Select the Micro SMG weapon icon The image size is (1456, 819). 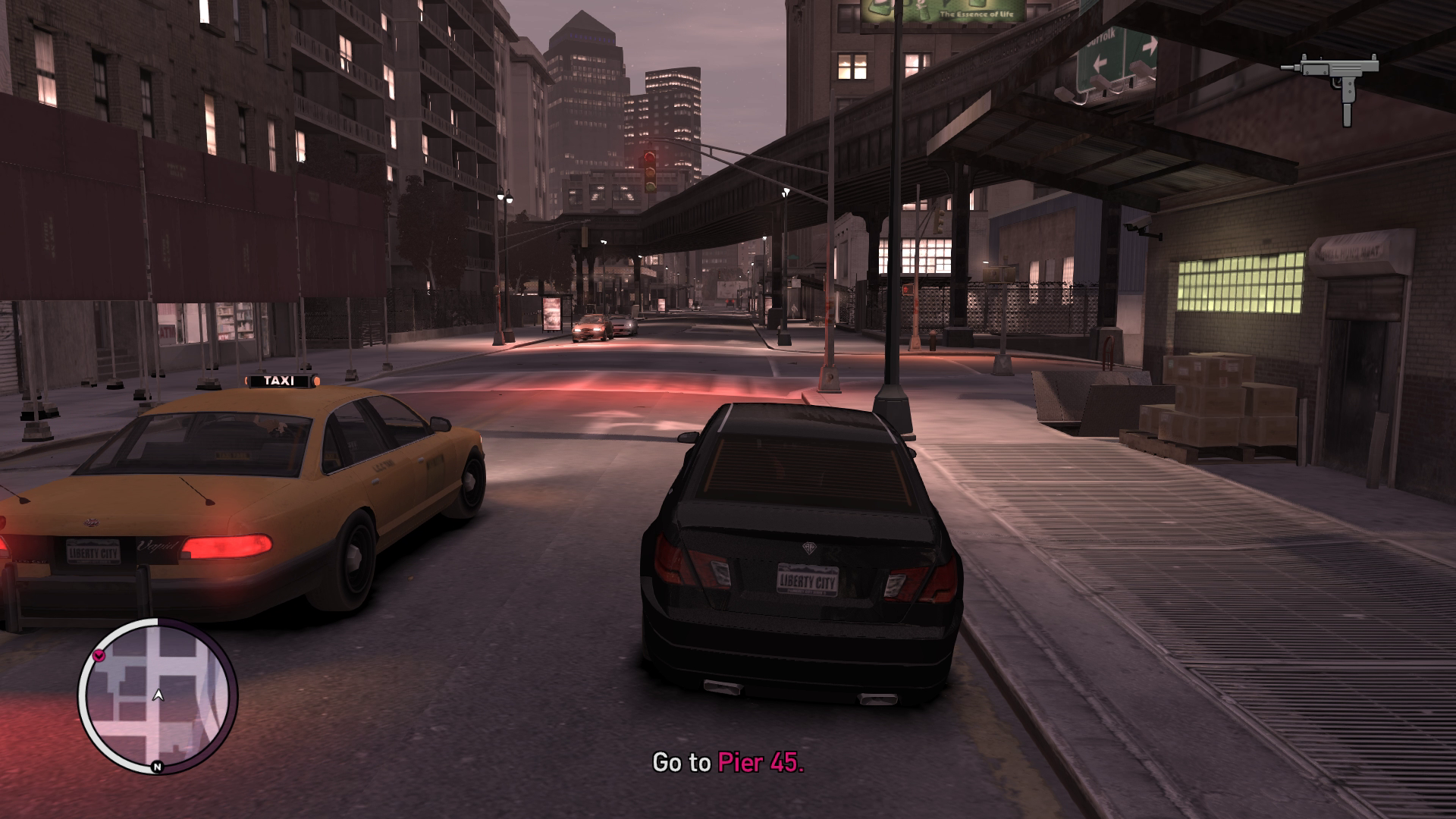coord(1329,86)
